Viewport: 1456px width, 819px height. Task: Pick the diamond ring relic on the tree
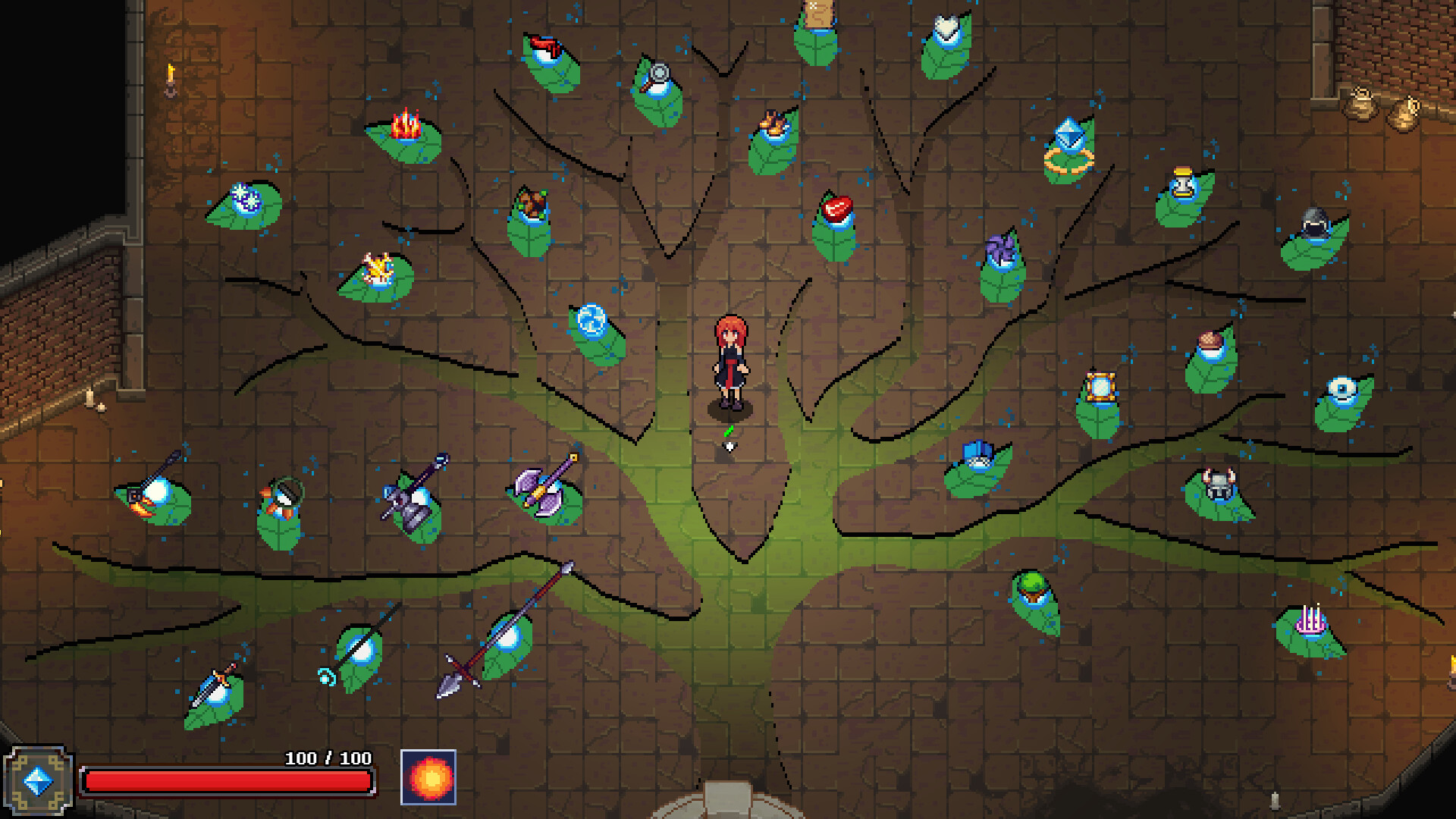(1068, 148)
